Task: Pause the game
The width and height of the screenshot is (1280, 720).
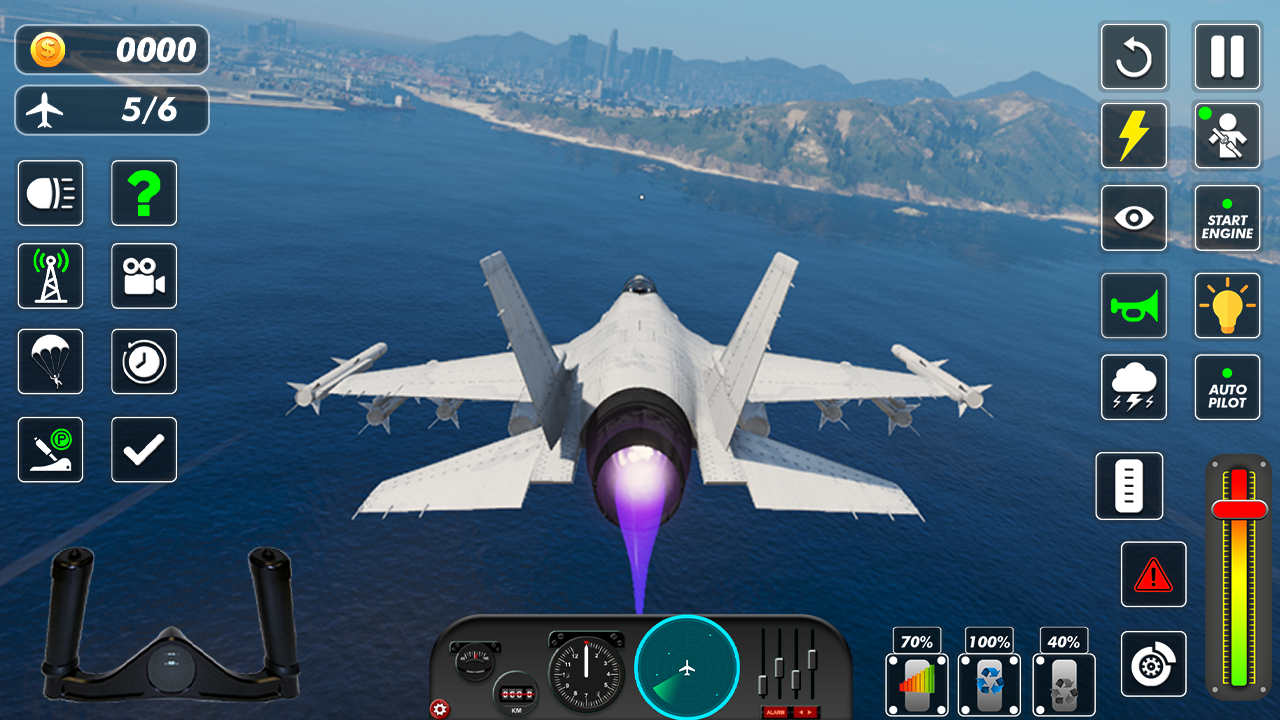Action: coord(1227,57)
